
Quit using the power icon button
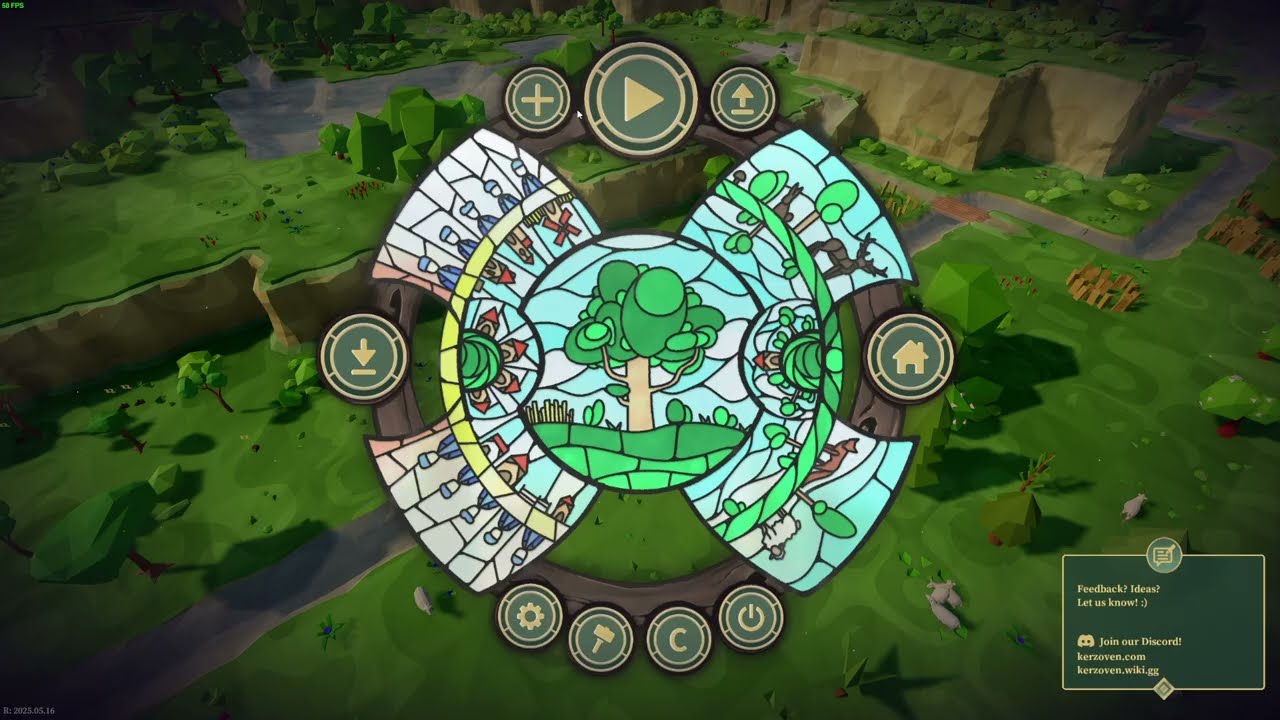(750, 617)
